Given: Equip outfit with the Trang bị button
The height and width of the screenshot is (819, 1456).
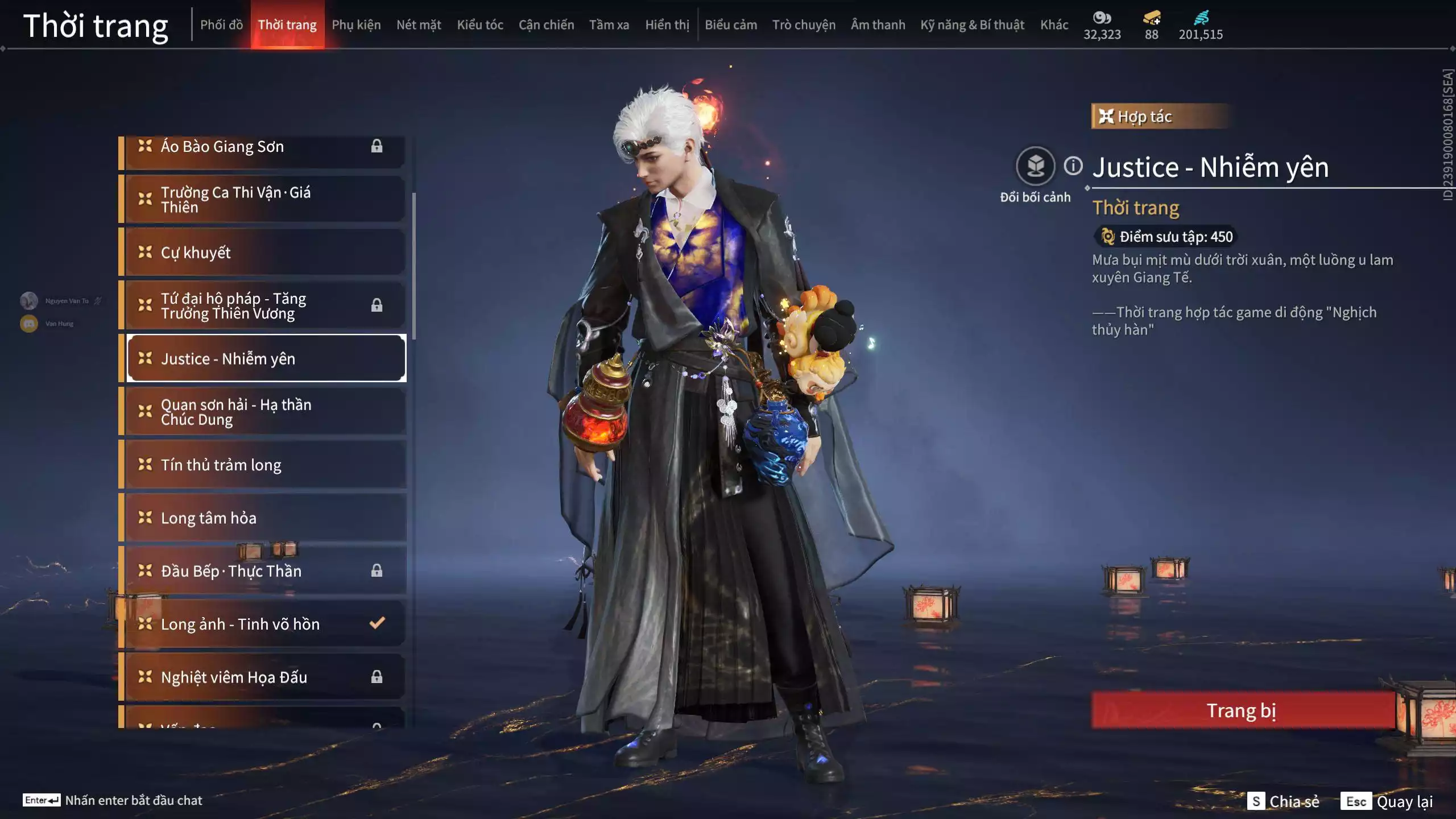Looking at the screenshot, I should coord(1242,710).
